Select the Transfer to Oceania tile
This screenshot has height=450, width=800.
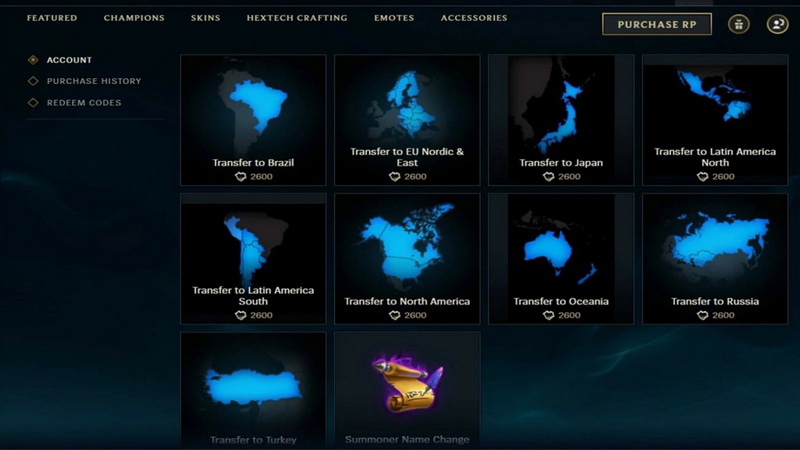coord(561,258)
